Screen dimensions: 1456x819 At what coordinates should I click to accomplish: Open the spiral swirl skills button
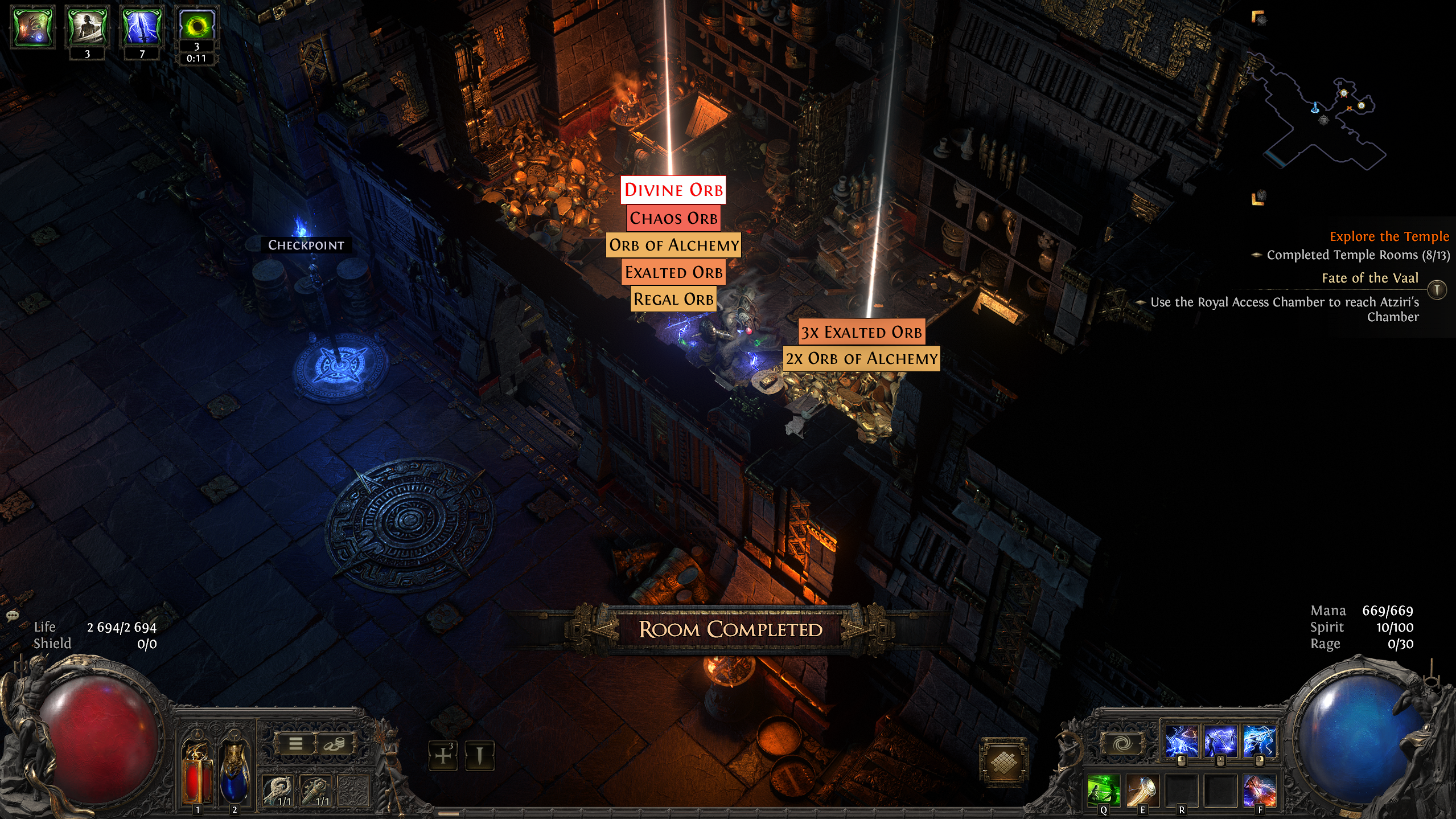1121,743
